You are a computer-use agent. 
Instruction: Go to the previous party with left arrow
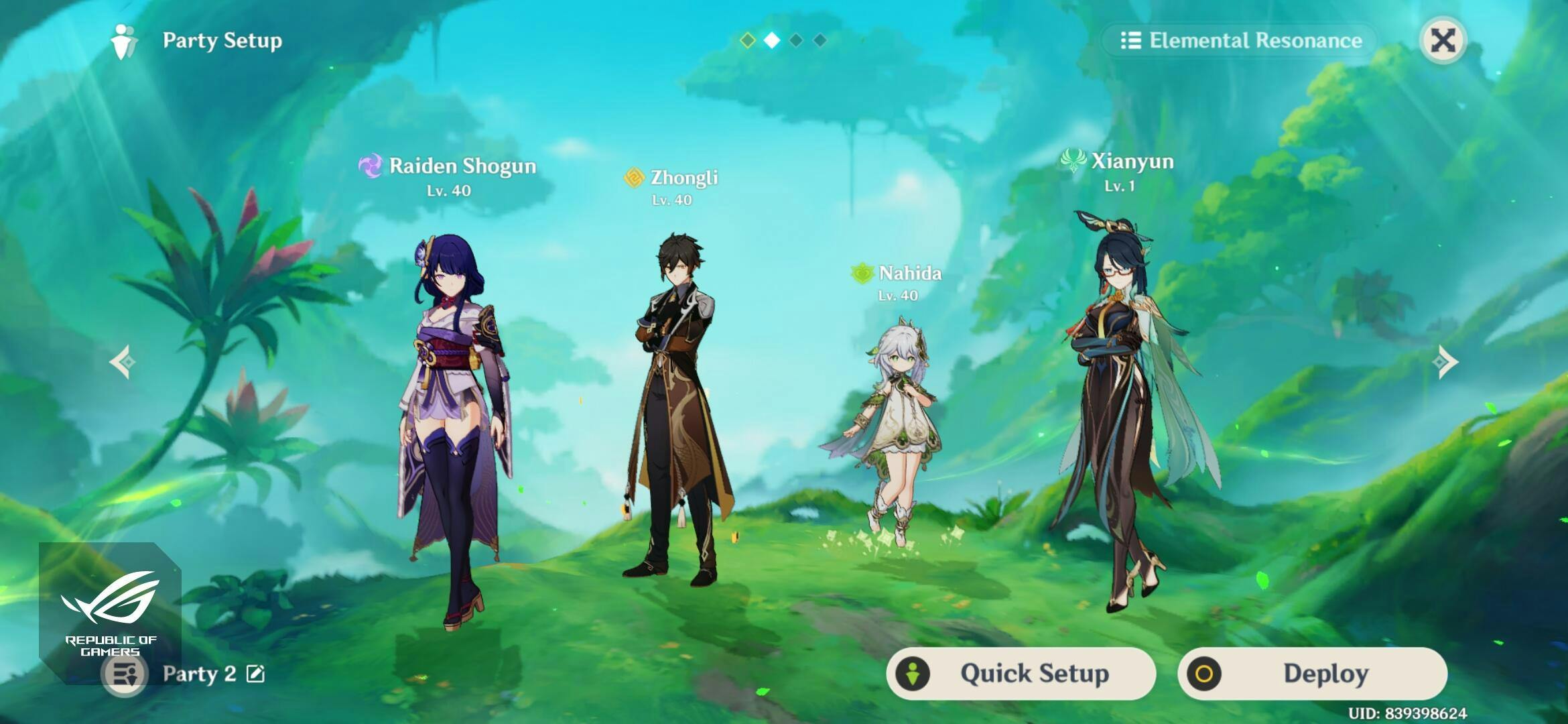coord(123,362)
